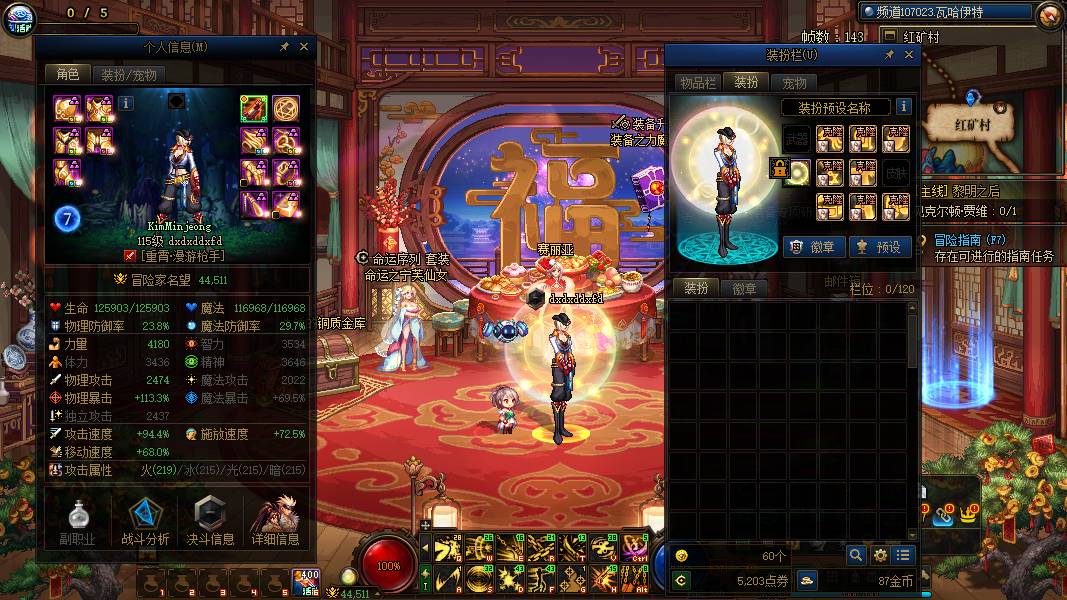The width and height of the screenshot is (1067, 600).
Task: Close the 个人信息 character info window
Action: [304, 46]
